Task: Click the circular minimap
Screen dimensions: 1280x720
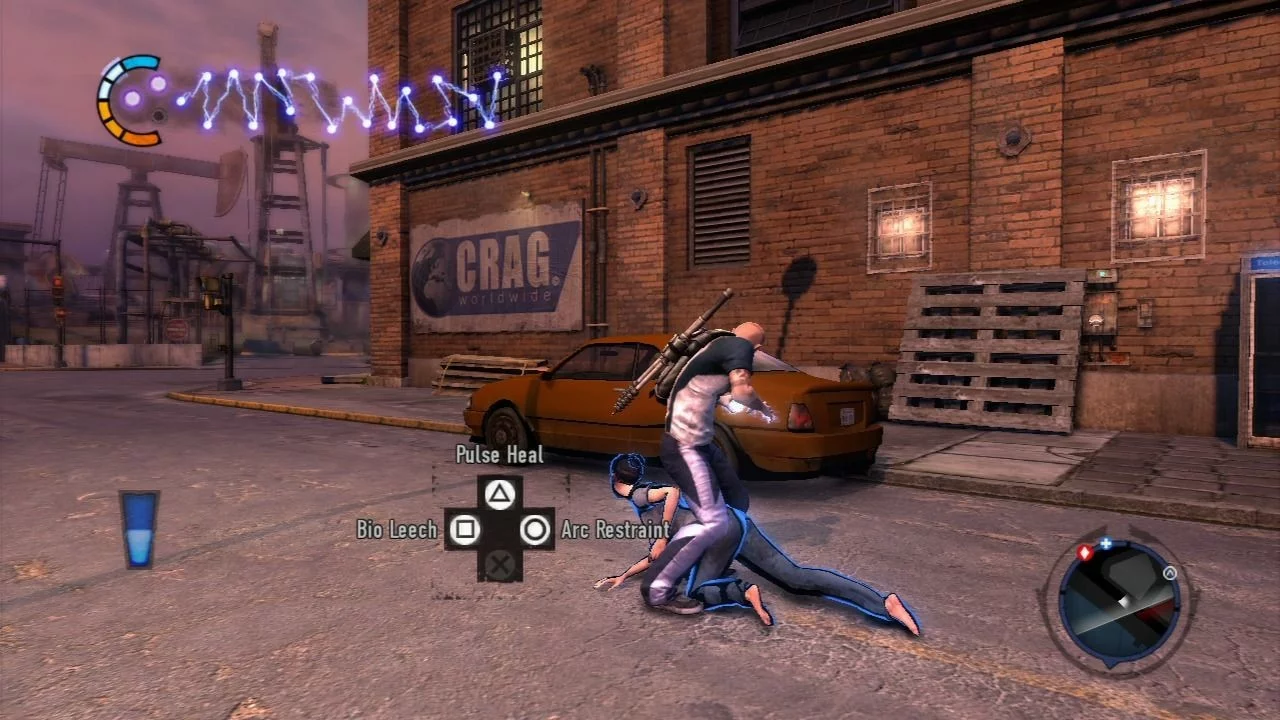Action: tap(1119, 602)
